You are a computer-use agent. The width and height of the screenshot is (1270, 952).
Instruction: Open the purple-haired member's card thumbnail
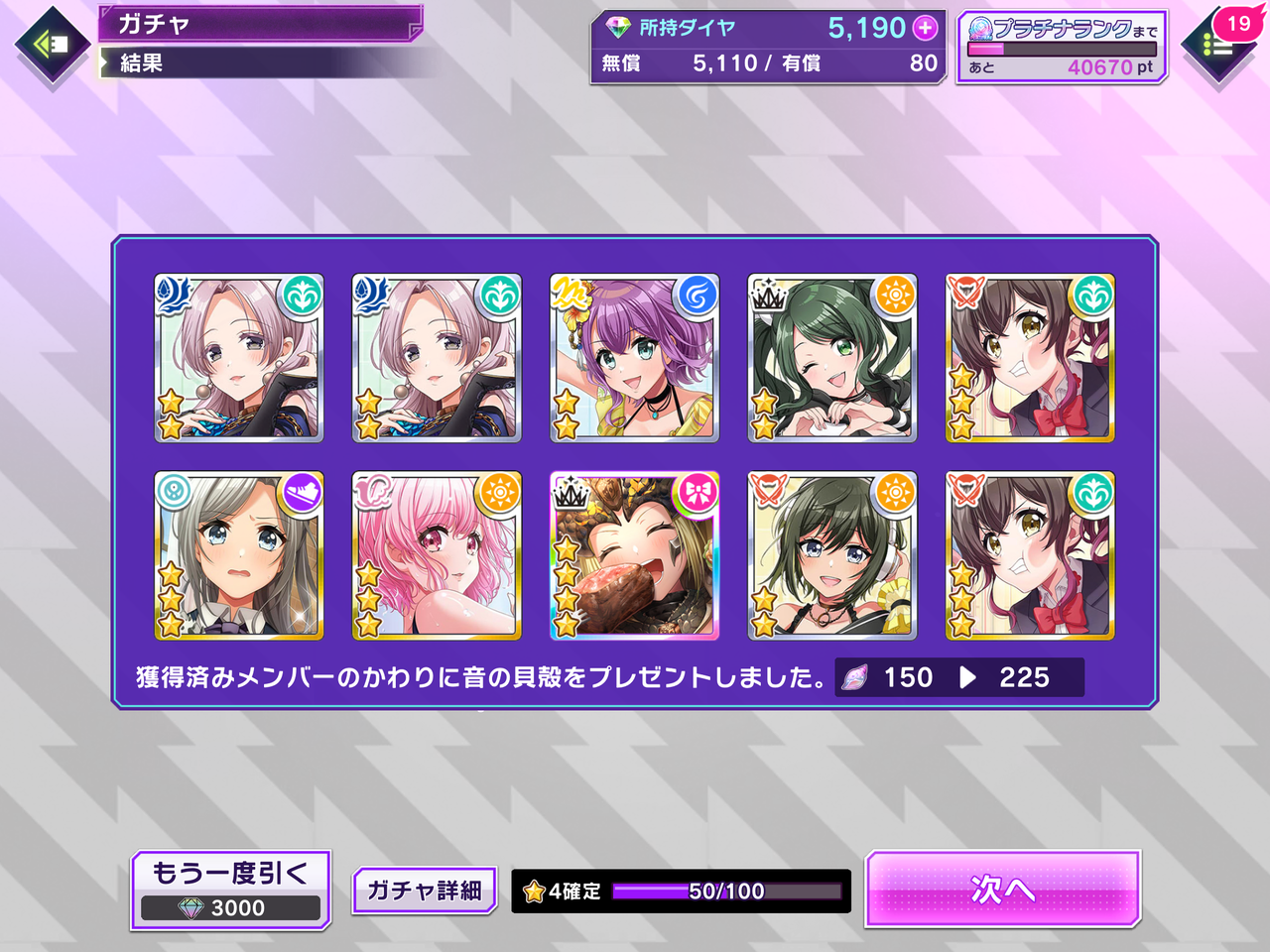pyautogui.click(x=634, y=358)
